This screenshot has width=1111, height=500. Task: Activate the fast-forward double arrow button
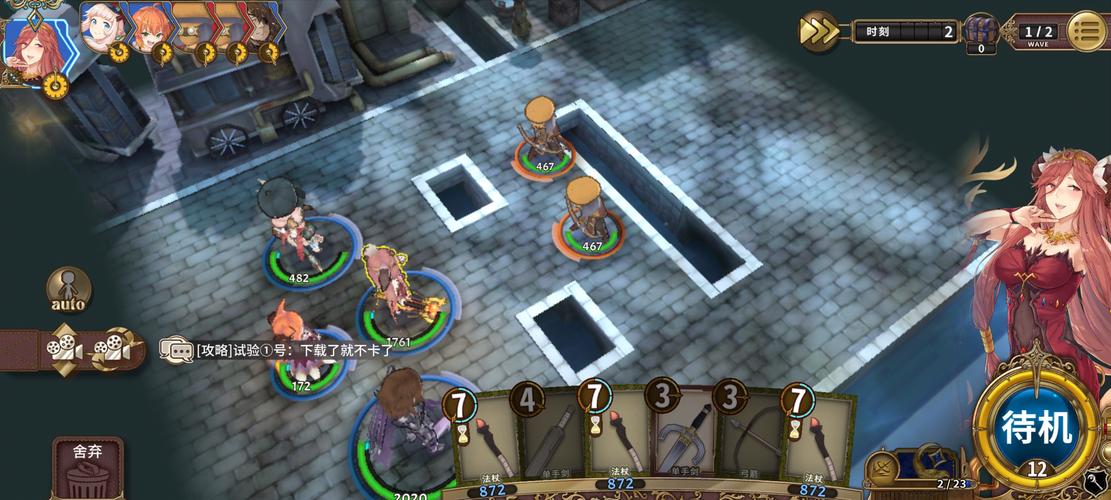[x=818, y=32]
